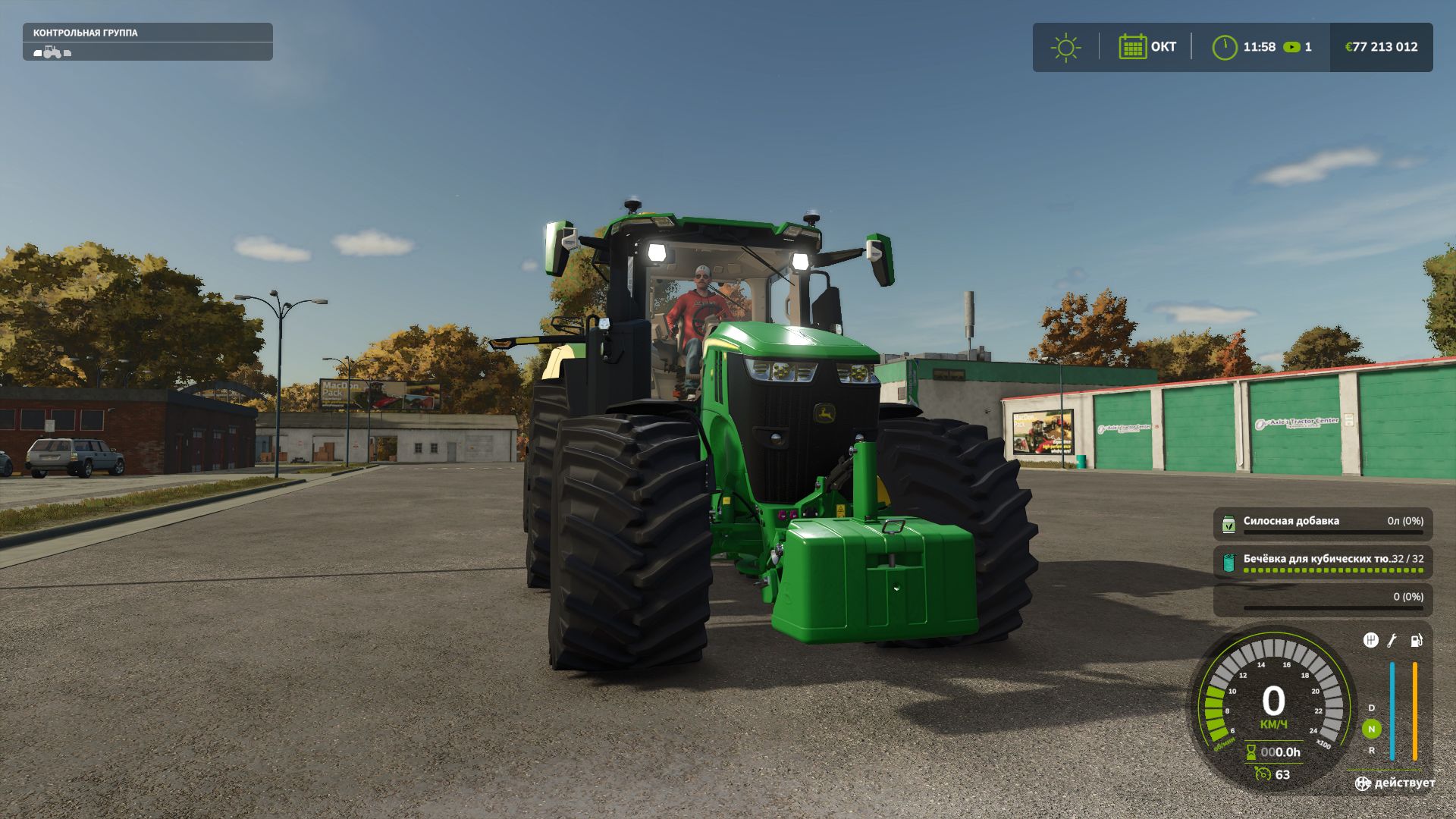This screenshot has width=1456, height=819.
Task: Select the Силосная добавка fill row
Action: tap(1323, 524)
